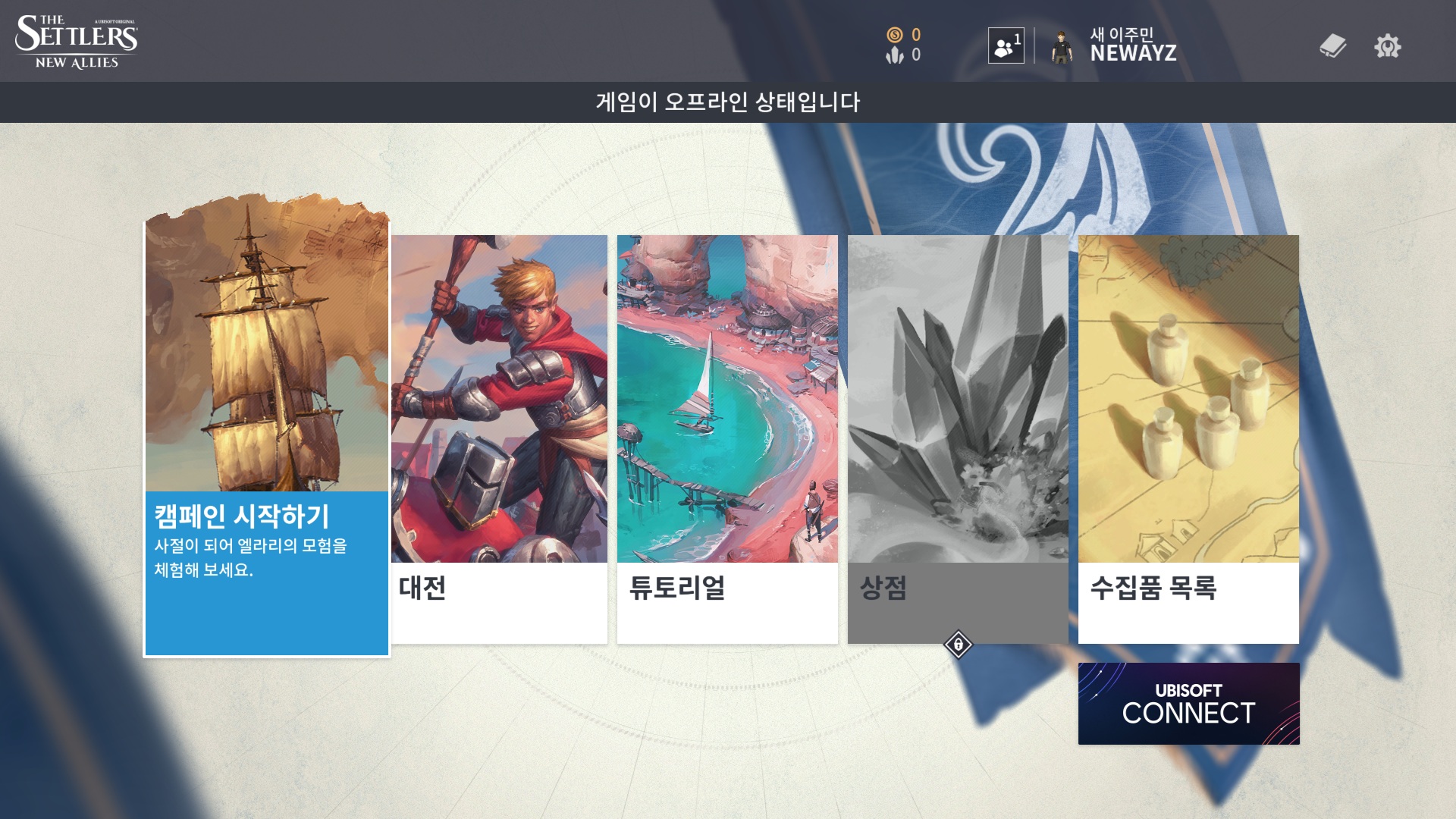Click The Settlers New Allies logo
Image resolution: width=1456 pixels, height=819 pixels.
pos(77,42)
